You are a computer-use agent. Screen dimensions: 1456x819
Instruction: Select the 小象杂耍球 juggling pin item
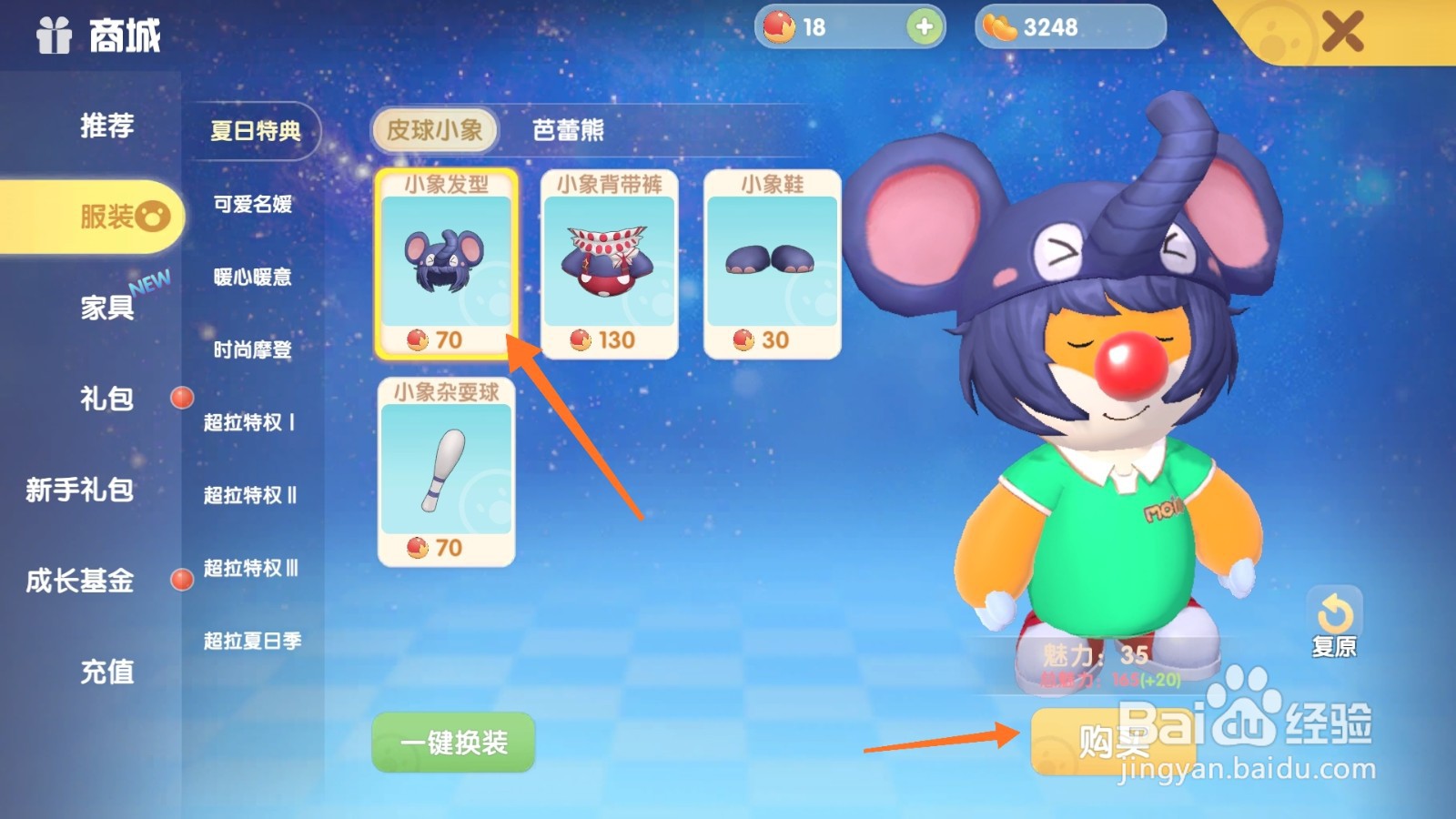(448, 473)
